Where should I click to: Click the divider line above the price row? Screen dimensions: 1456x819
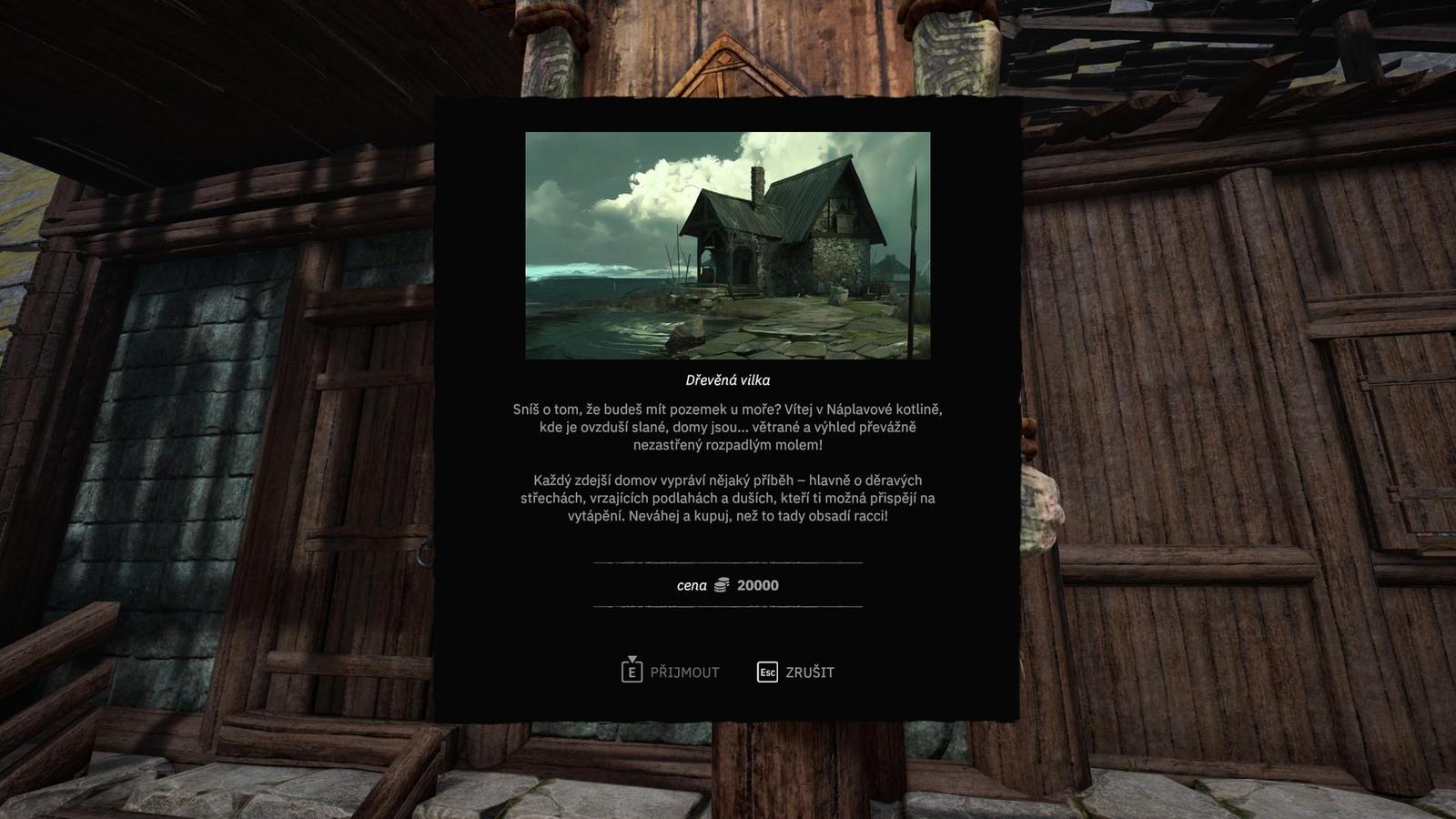[727, 564]
